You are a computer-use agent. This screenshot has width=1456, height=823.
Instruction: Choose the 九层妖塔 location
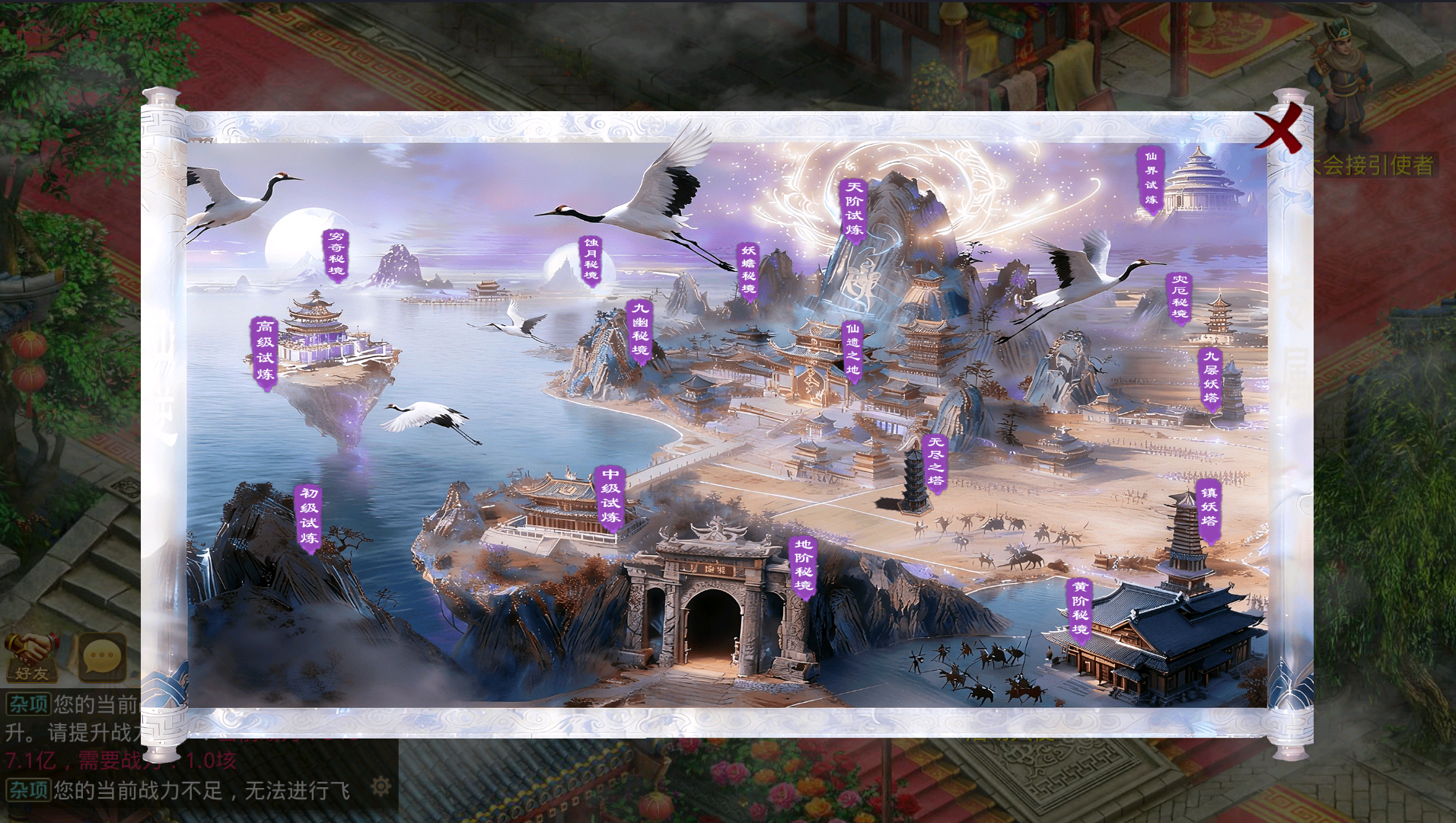[x=1210, y=377]
